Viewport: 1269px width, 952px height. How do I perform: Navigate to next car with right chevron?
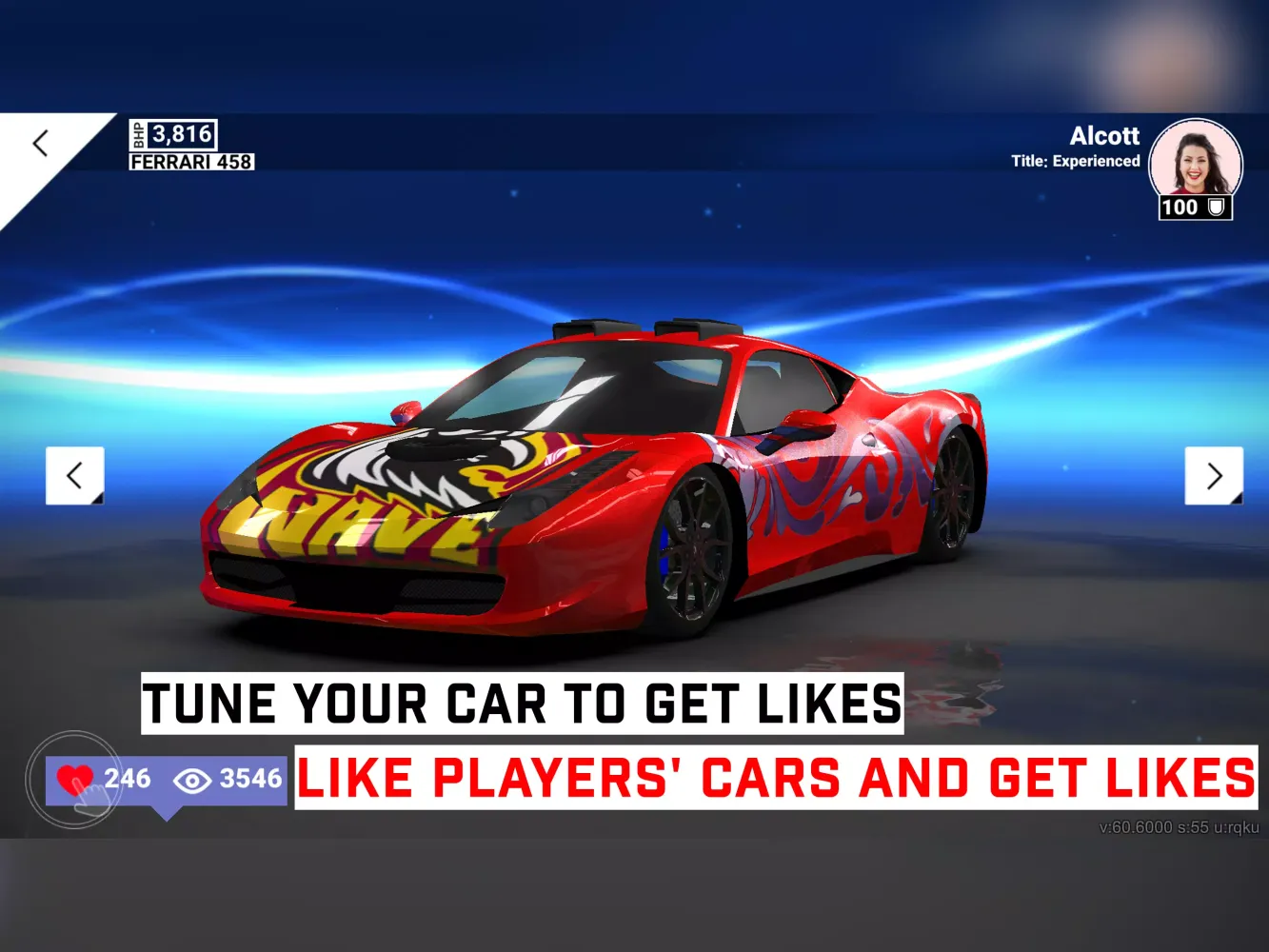tap(1215, 474)
